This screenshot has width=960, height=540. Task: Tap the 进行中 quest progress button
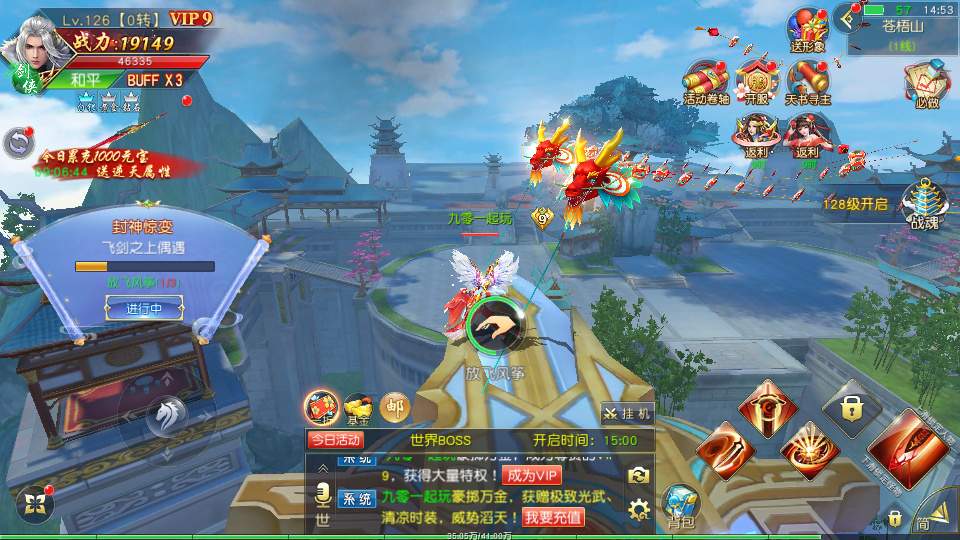(x=143, y=309)
